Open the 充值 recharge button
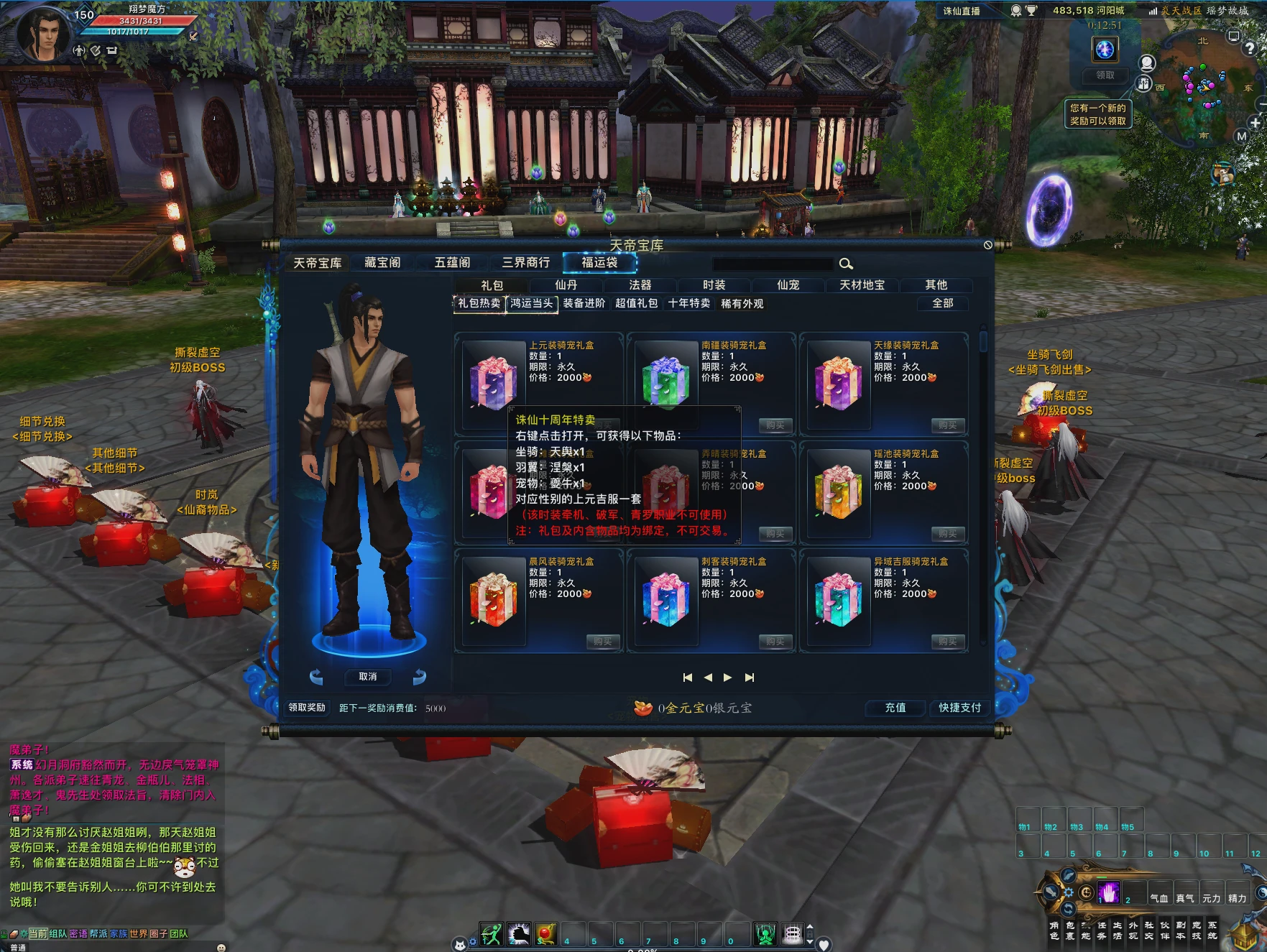 pos(895,708)
